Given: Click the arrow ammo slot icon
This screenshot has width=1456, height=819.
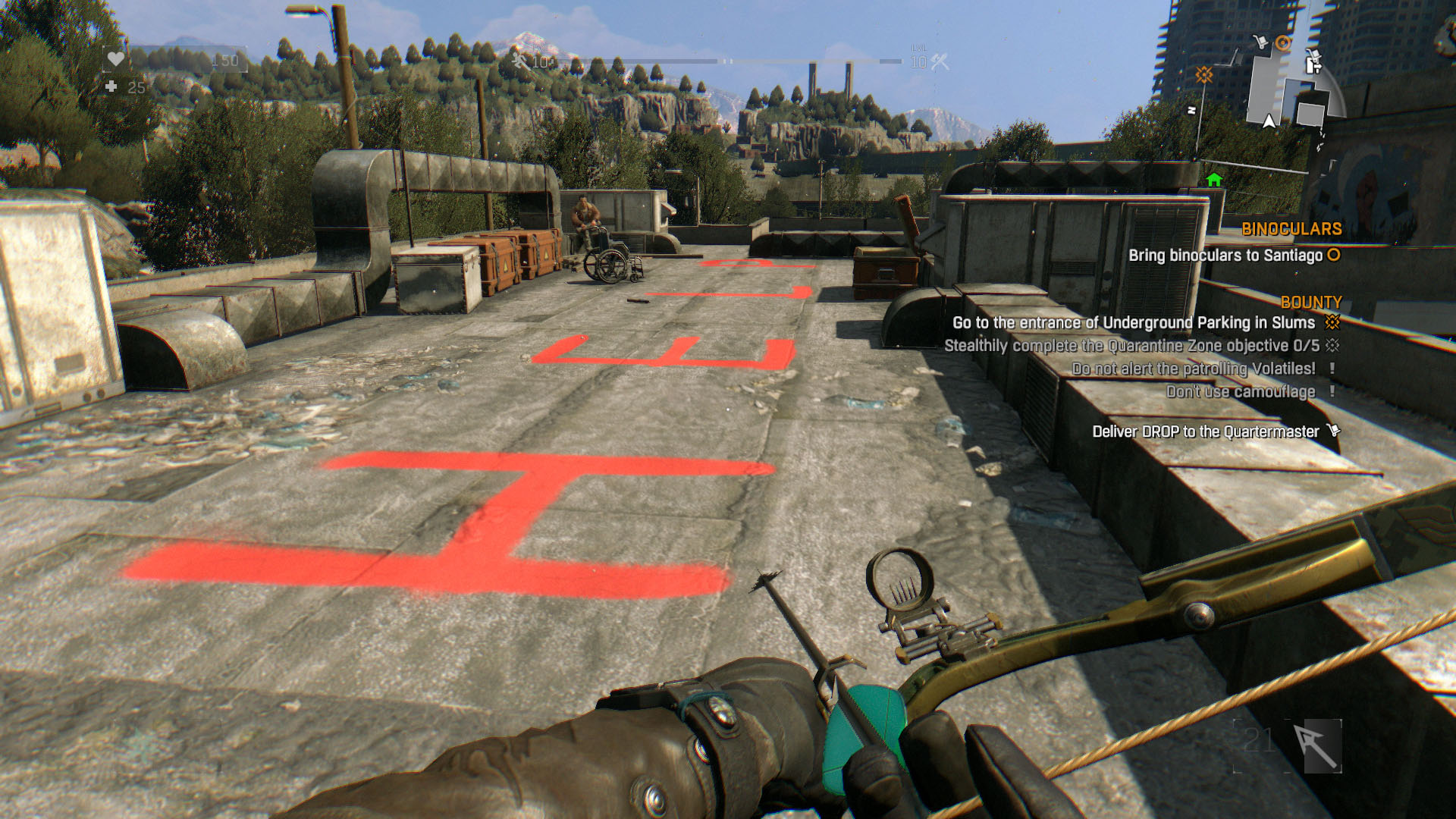Looking at the screenshot, I should coord(1316,746).
